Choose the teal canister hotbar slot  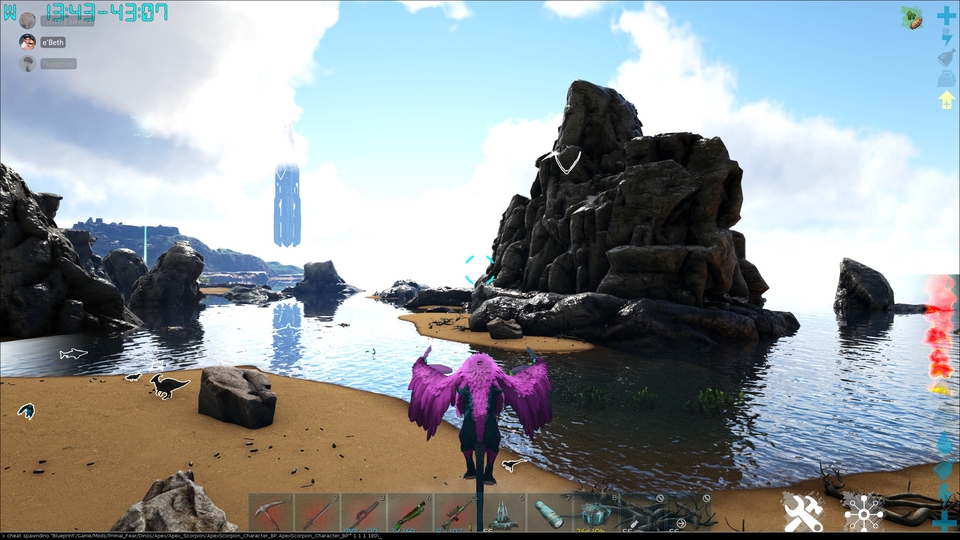[550, 512]
